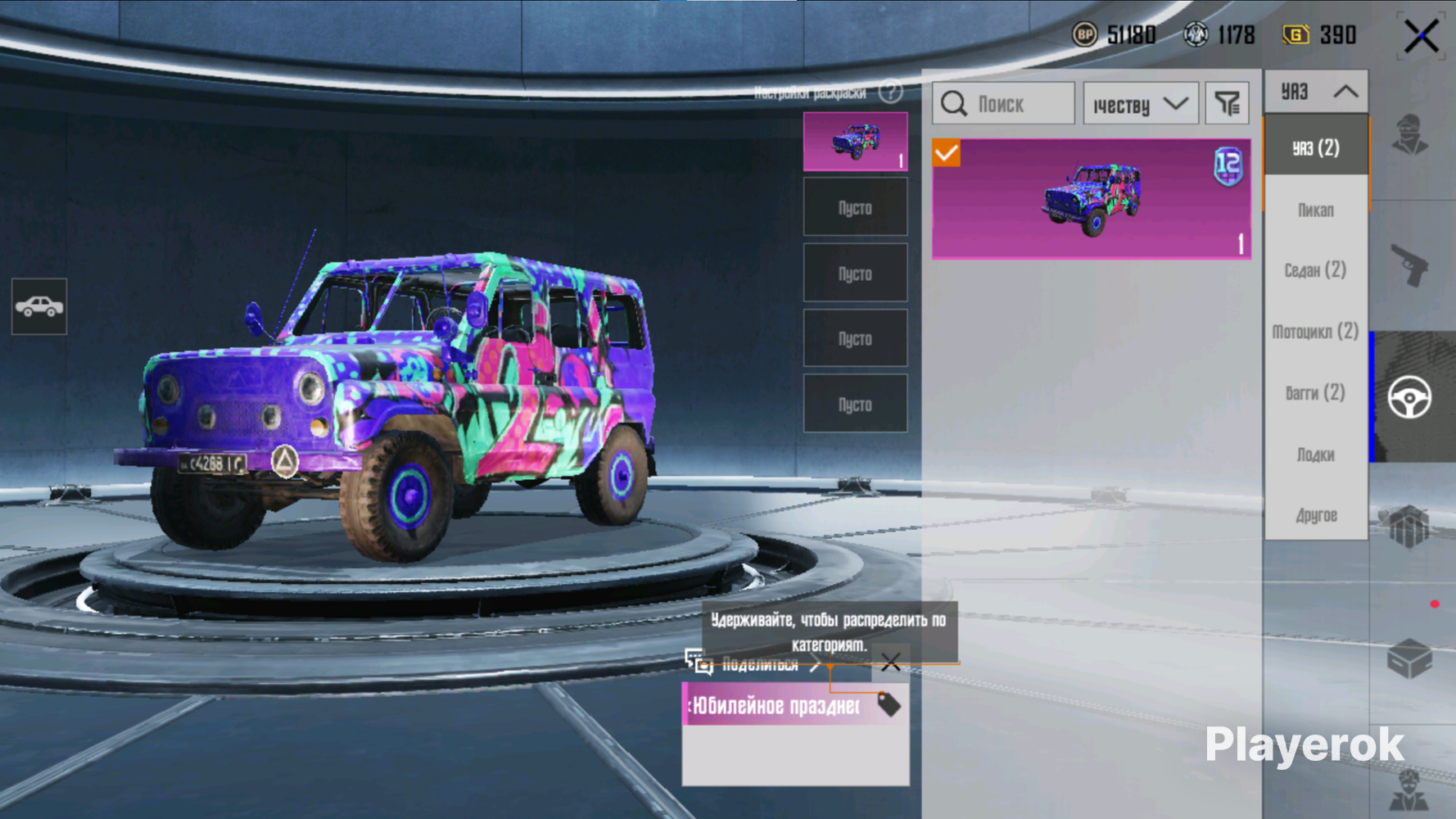Viewport: 1456px width, 819px height.
Task: Open the Мотоцикл (2) category
Action: click(1316, 332)
